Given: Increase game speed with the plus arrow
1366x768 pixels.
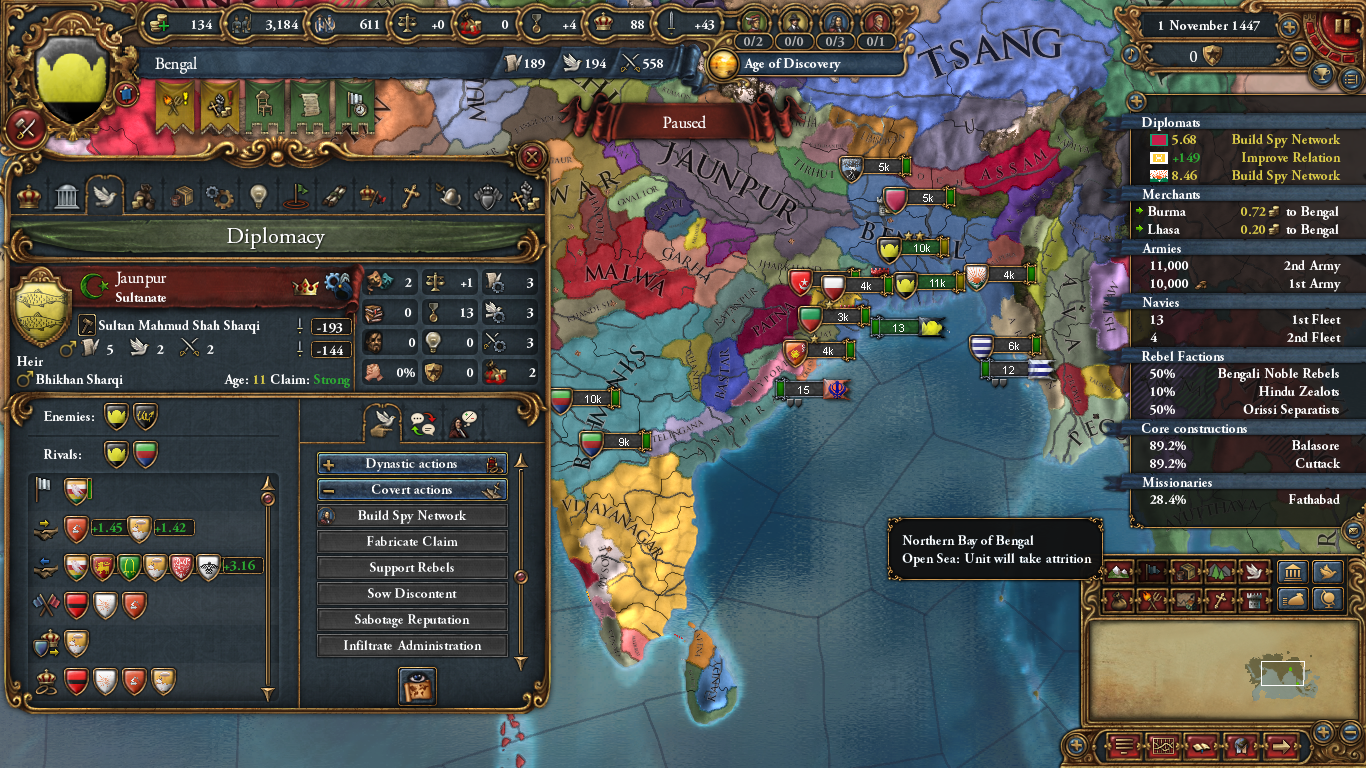Looking at the screenshot, I should tap(1289, 26).
